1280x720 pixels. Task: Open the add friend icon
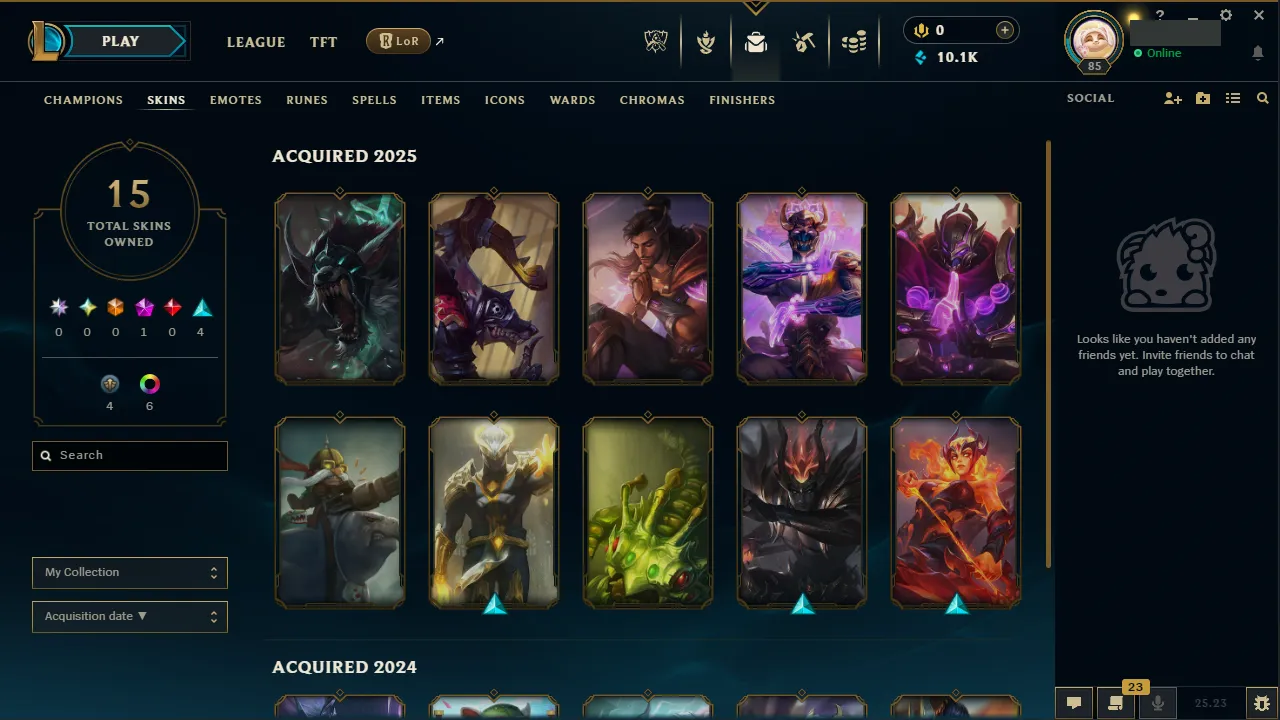1172,98
